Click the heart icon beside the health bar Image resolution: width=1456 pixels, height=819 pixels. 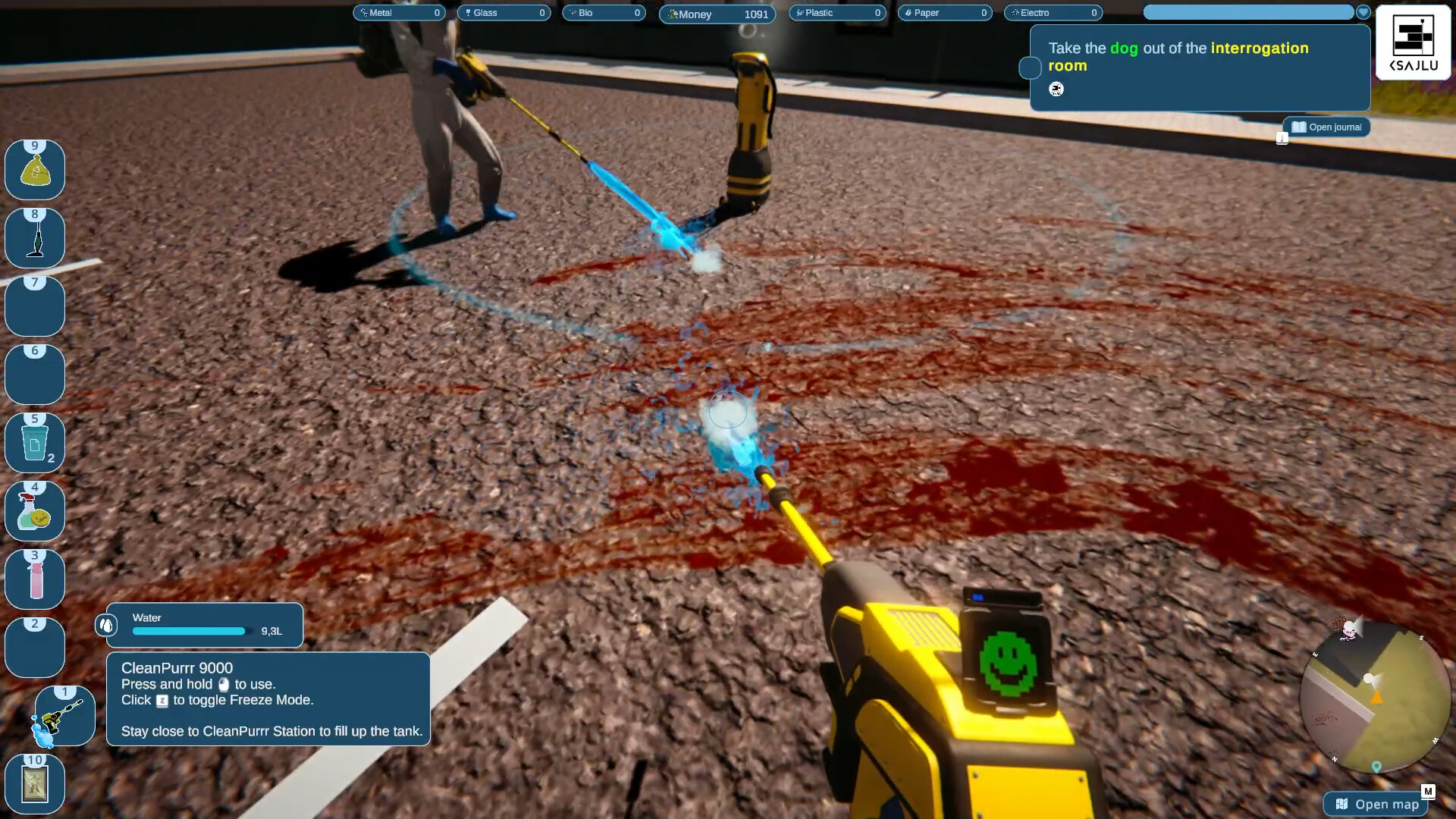pyautogui.click(x=1363, y=11)
